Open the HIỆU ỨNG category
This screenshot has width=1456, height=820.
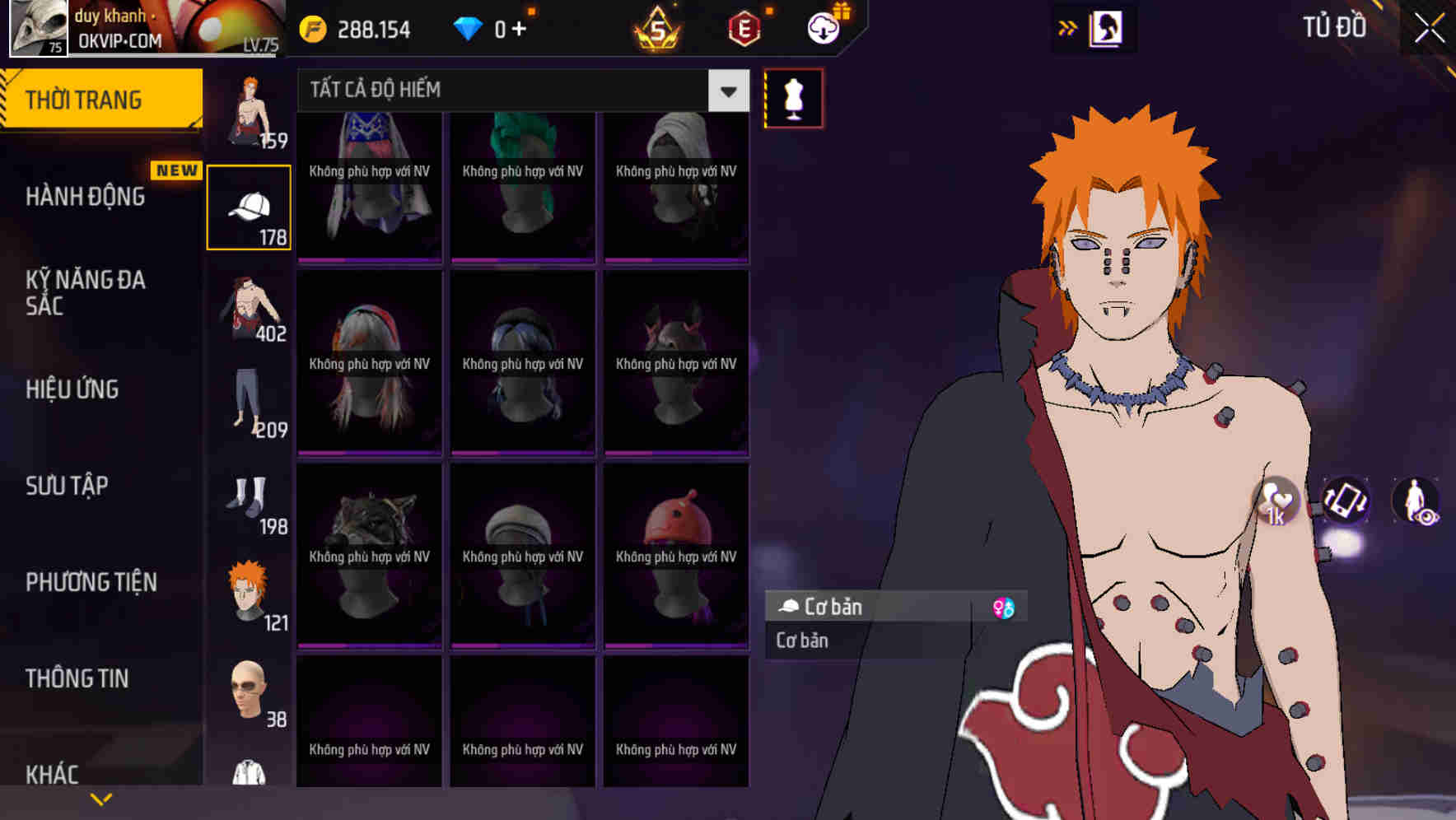tap(72, 389)
